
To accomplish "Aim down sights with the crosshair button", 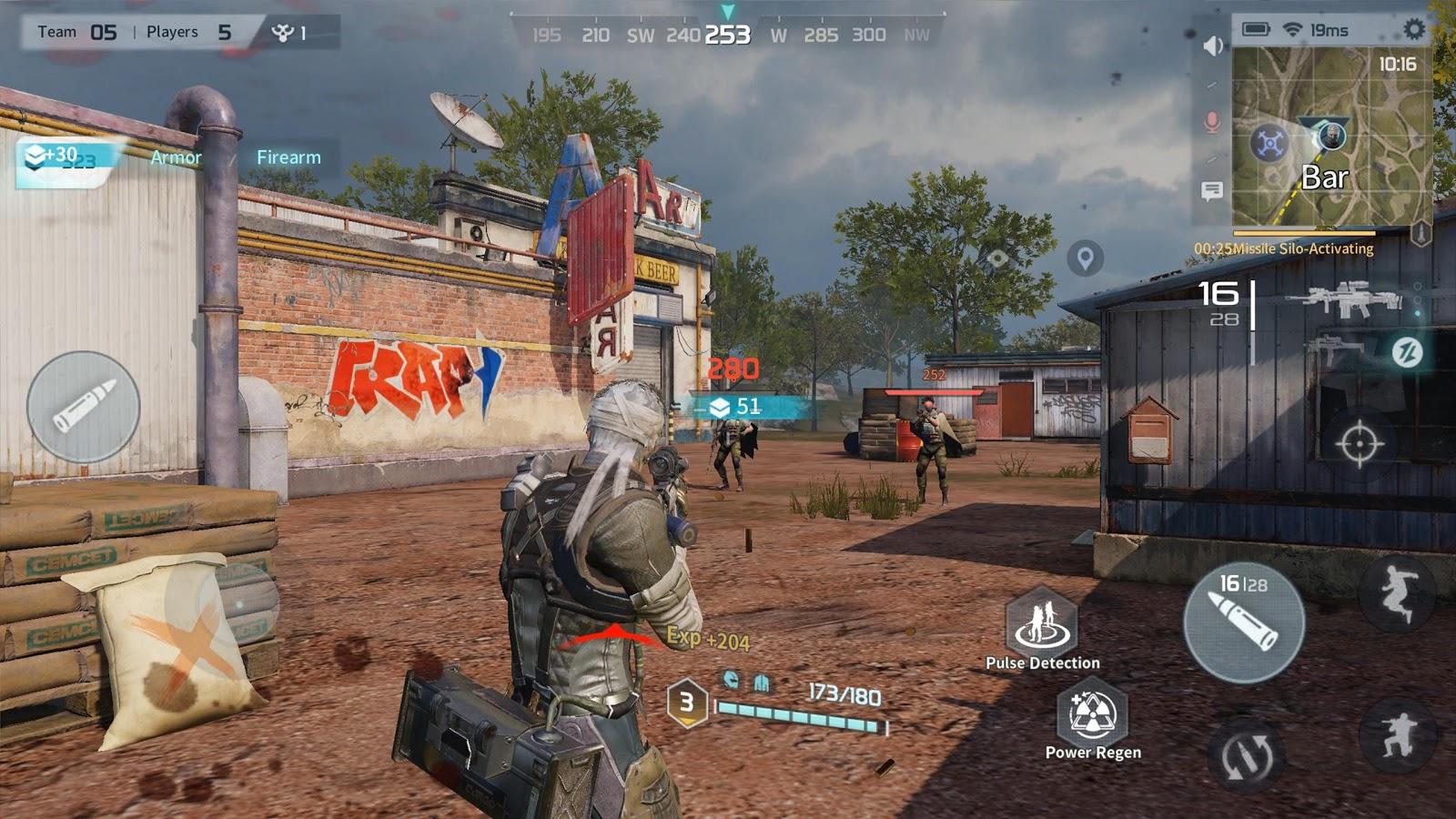I will click(1359, 444).
